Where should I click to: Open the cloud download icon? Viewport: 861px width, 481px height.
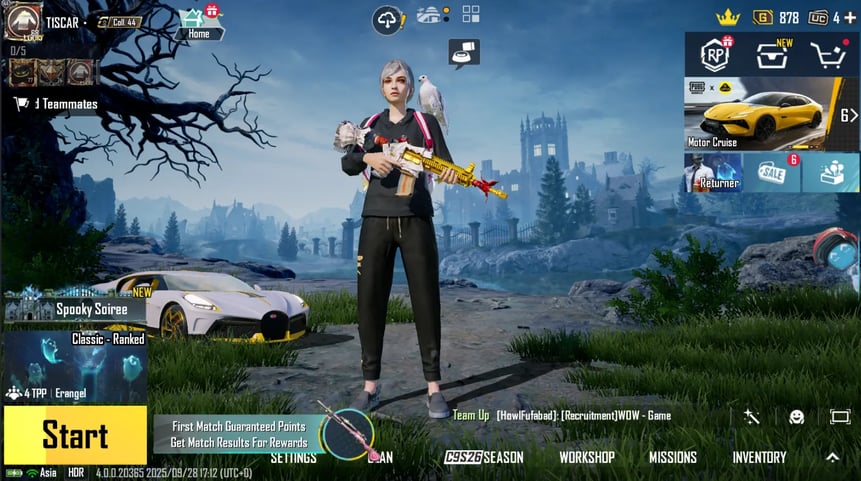pos(386,19)
